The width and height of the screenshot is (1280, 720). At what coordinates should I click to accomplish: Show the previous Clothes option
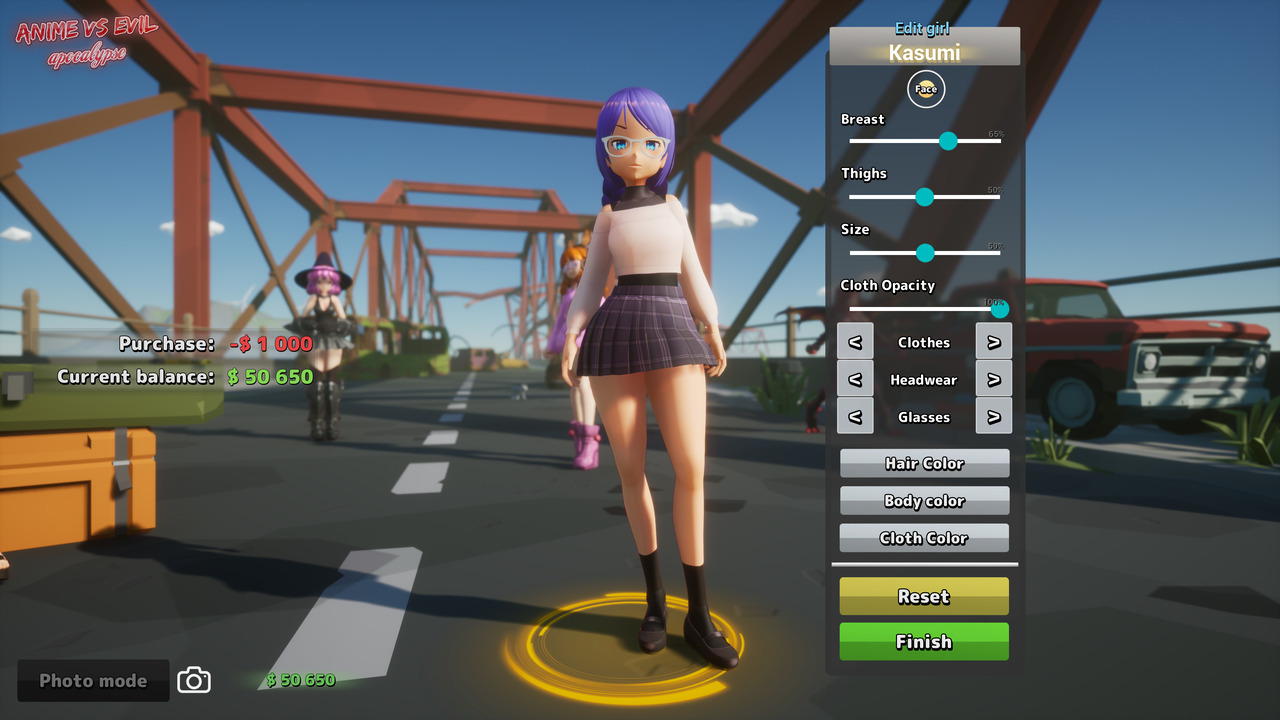tap(855, 341)
